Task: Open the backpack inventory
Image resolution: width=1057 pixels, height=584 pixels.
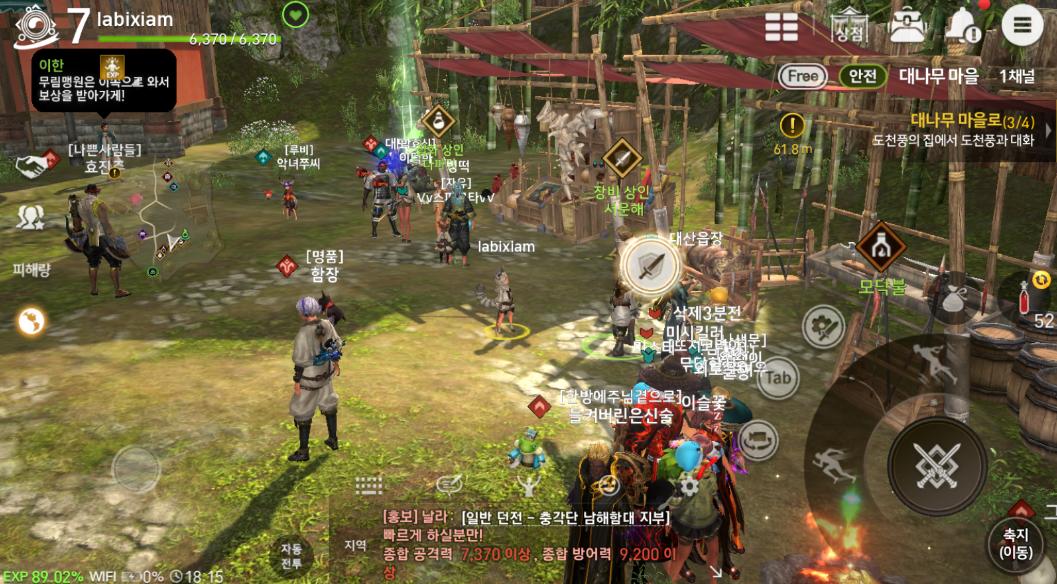Action: point(907,25)
